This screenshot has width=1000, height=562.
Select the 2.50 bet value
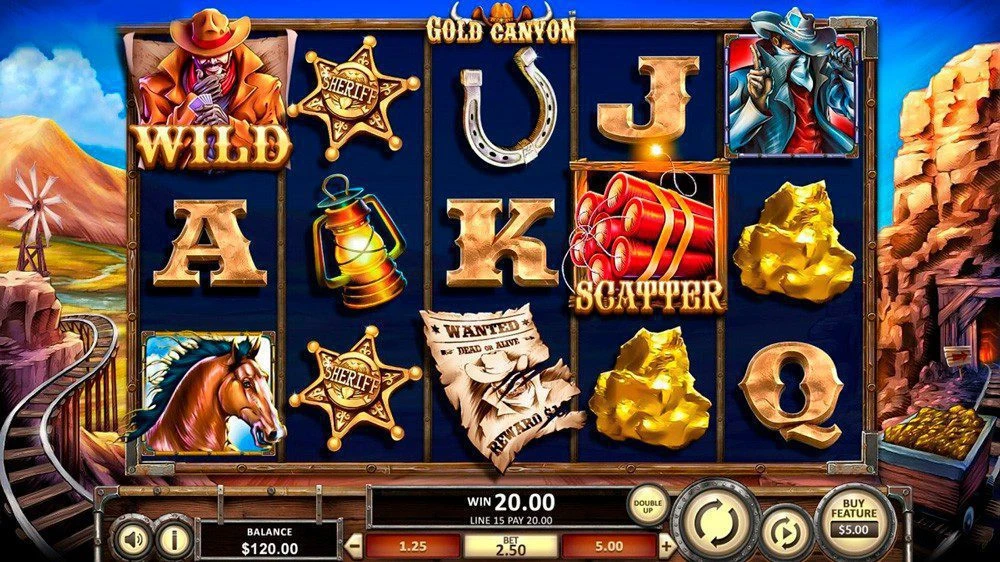(x=511, y=546)
